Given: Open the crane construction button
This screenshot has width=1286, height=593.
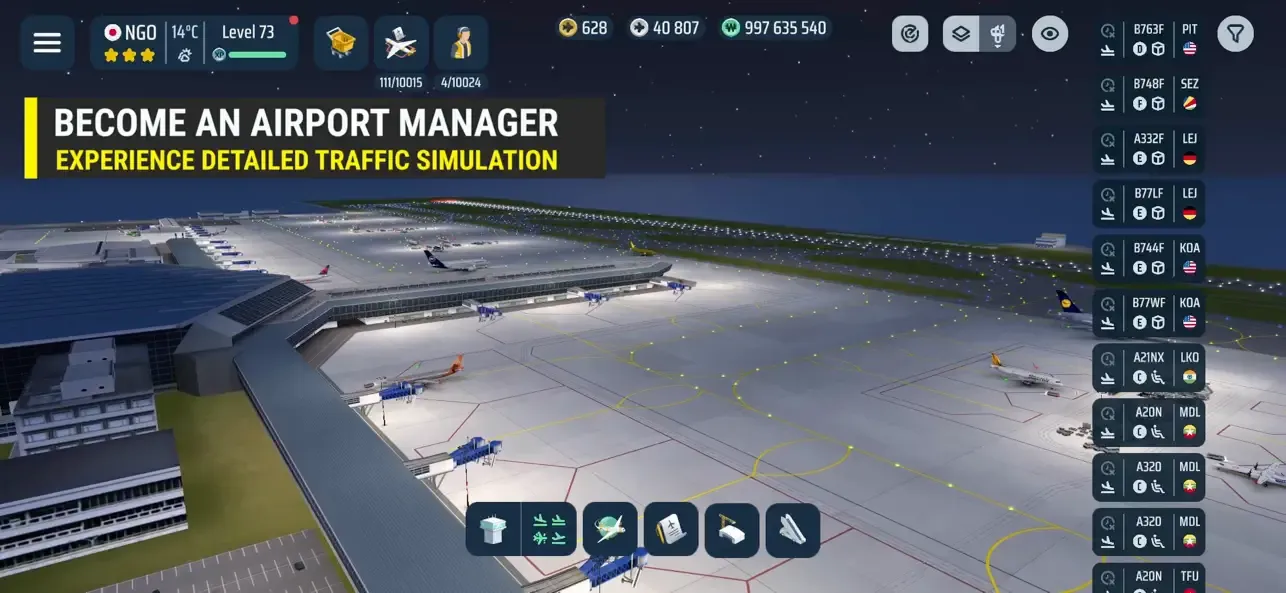Looking at the screenshot, I should pos(732,529).
